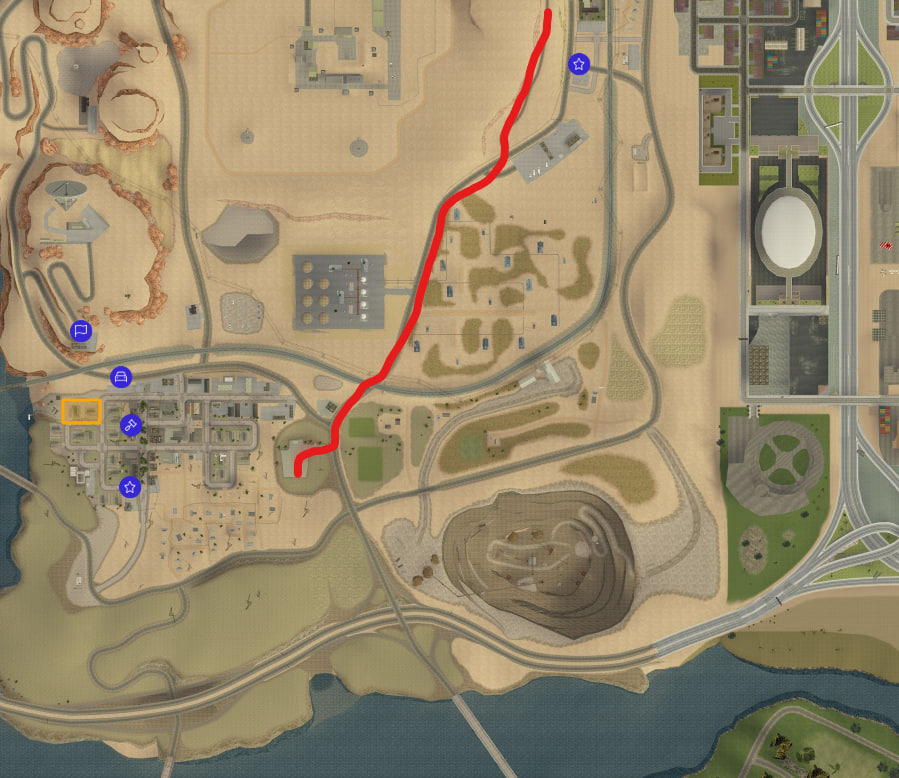Choose the star marker near the red route
This screenshot has width=899, height=778.
coord(578,64)
